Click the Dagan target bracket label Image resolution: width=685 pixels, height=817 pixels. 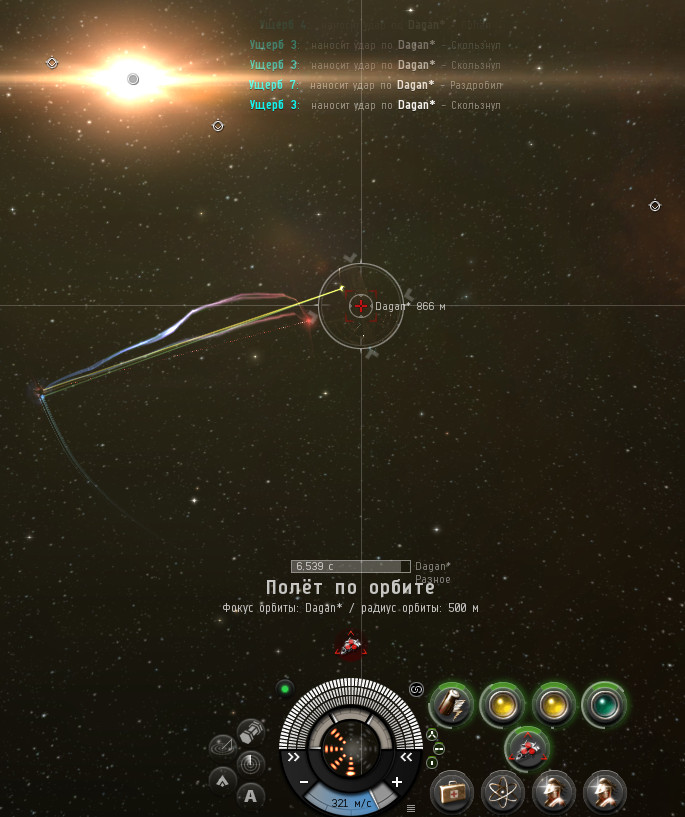[x=392, y=306]
